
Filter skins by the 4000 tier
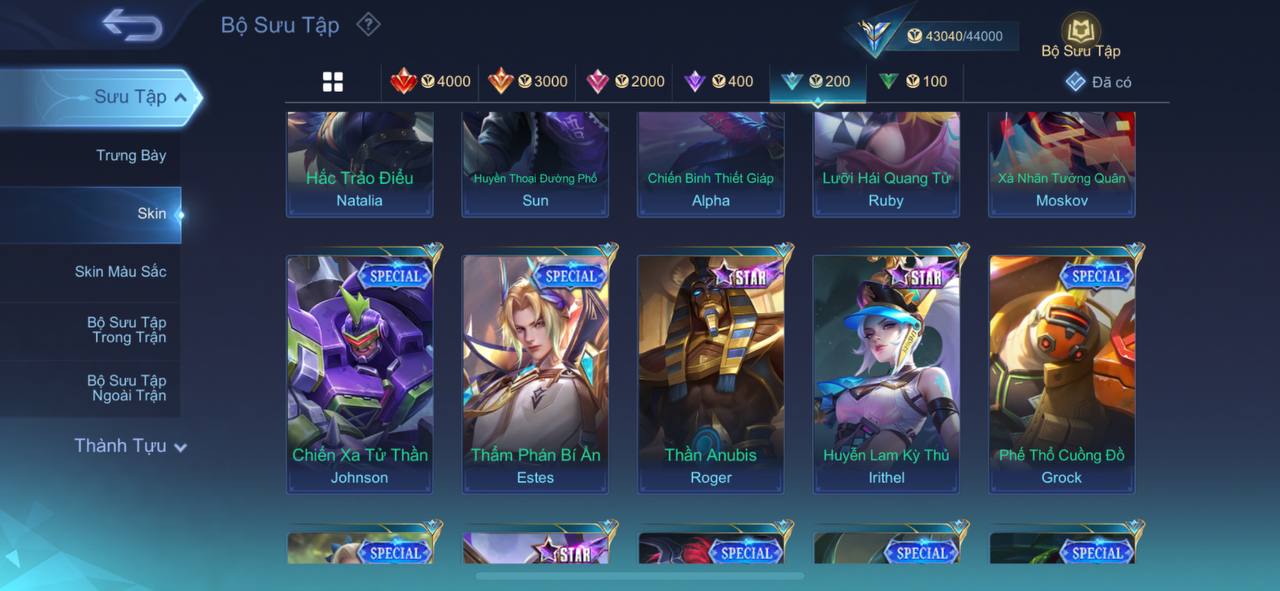coord(430,81)
